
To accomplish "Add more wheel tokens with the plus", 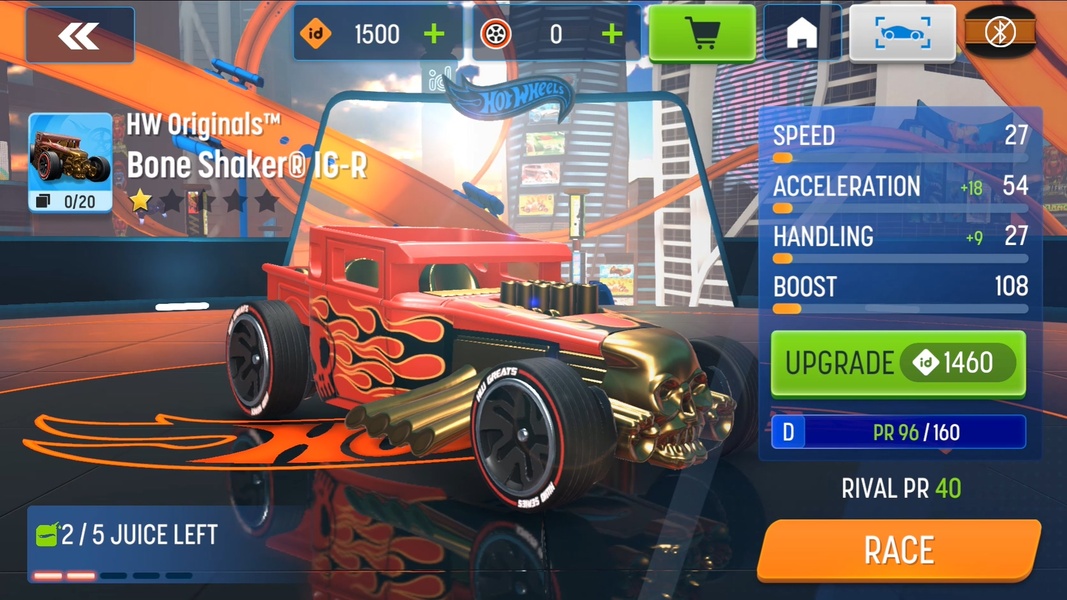I will coord(612,34).
